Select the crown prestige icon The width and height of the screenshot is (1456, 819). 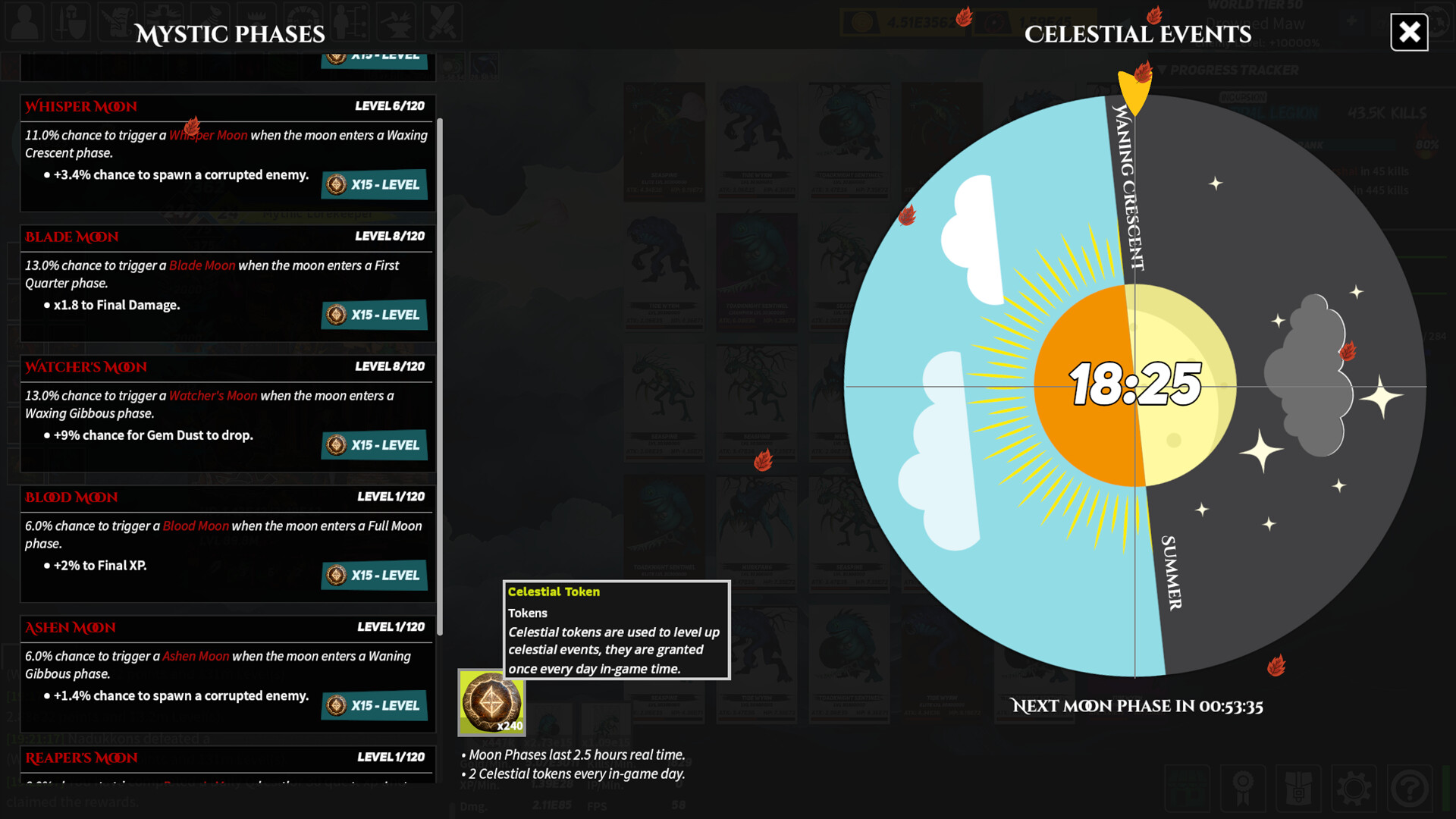(x=256, y=23)
